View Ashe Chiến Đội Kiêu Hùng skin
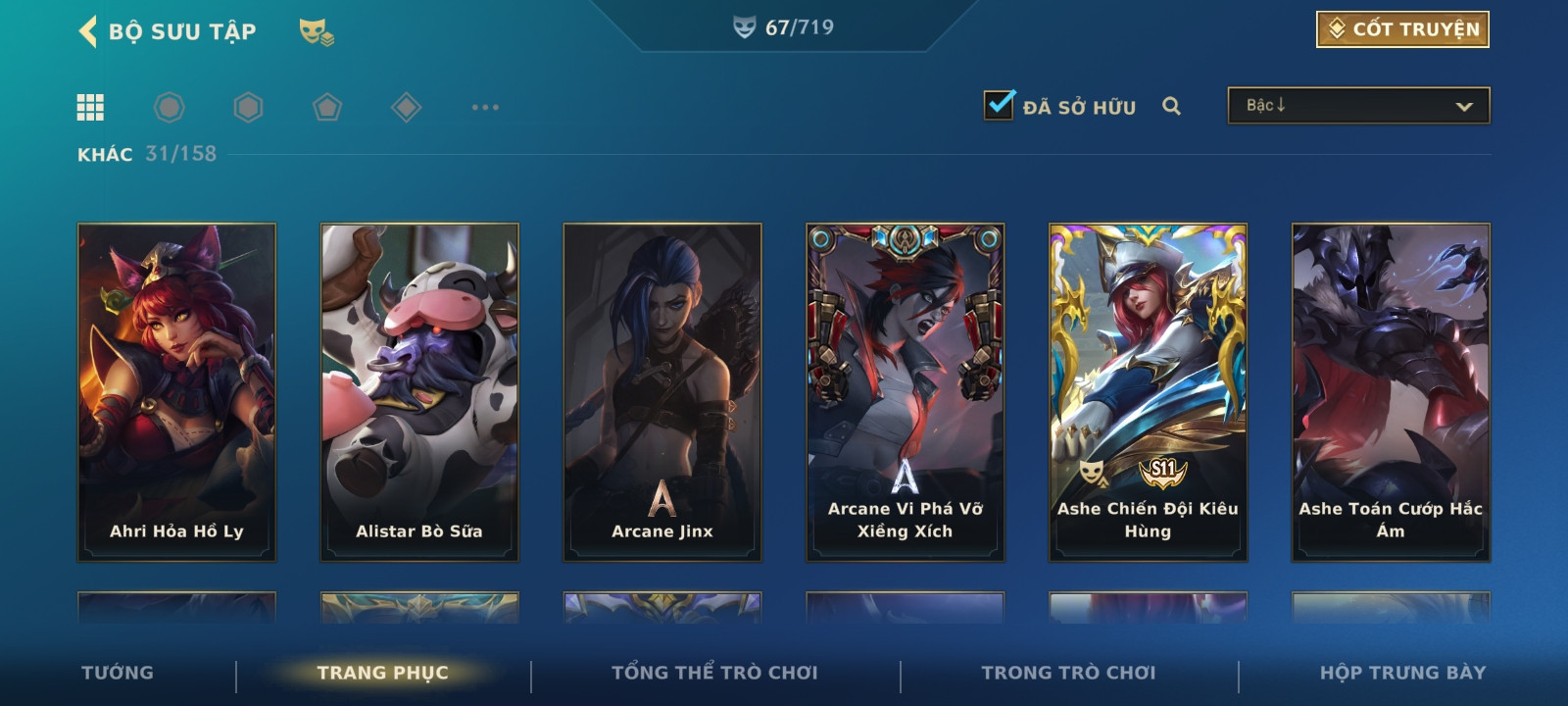Screen dimensions: 1568x706 coord(1148,392)
